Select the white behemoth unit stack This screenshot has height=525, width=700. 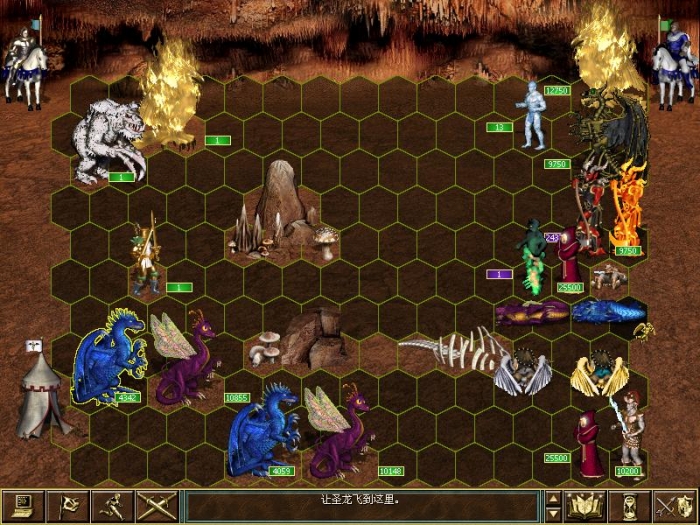(108, 140)
